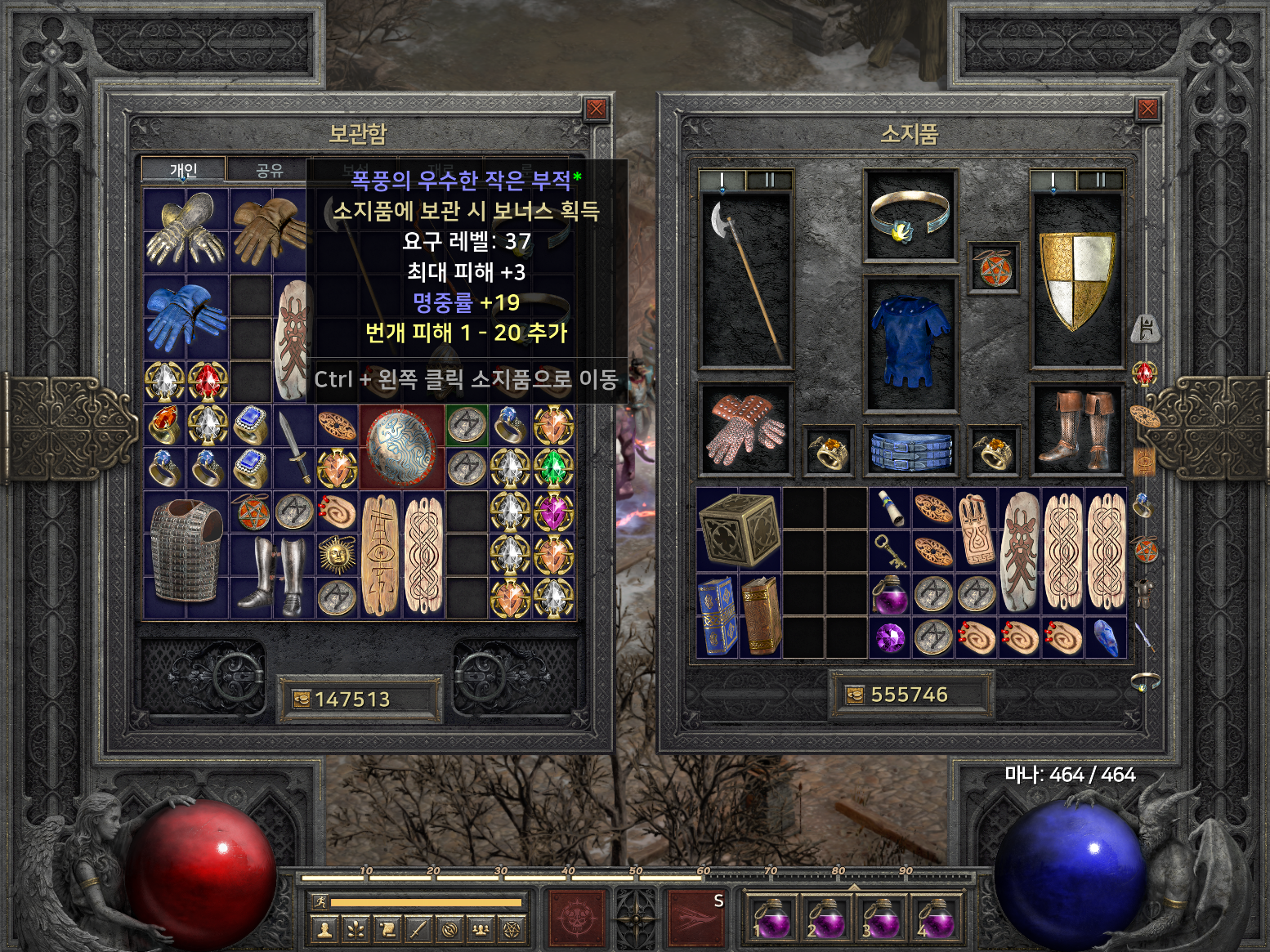Open the skill tree leaf icon
The height and width of the screenshot is (952, 1270).
click(x=356, y=929)
